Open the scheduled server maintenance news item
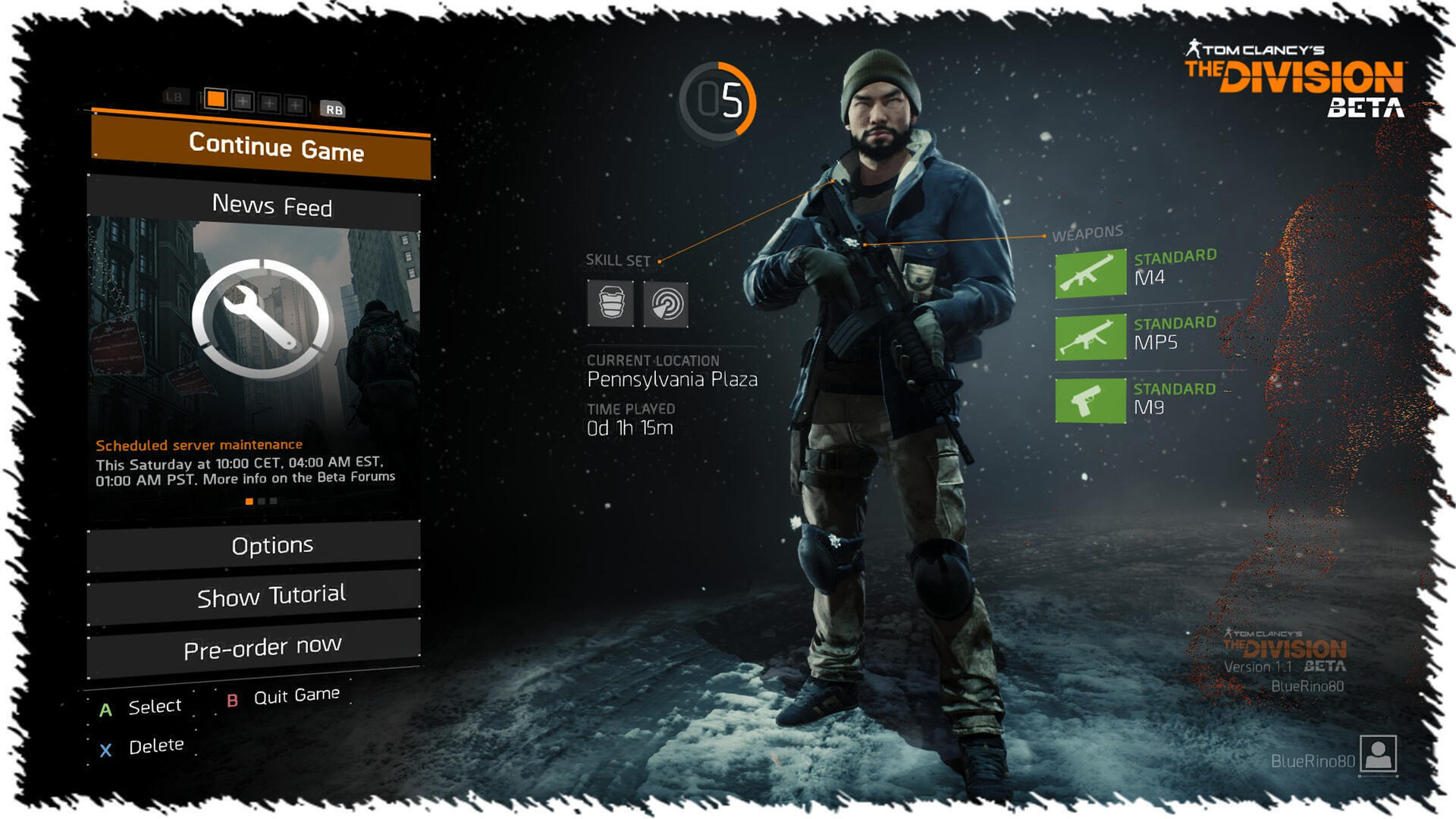Screen dimensions: 1456x819 pyautogui.click(x=199, y=445)
